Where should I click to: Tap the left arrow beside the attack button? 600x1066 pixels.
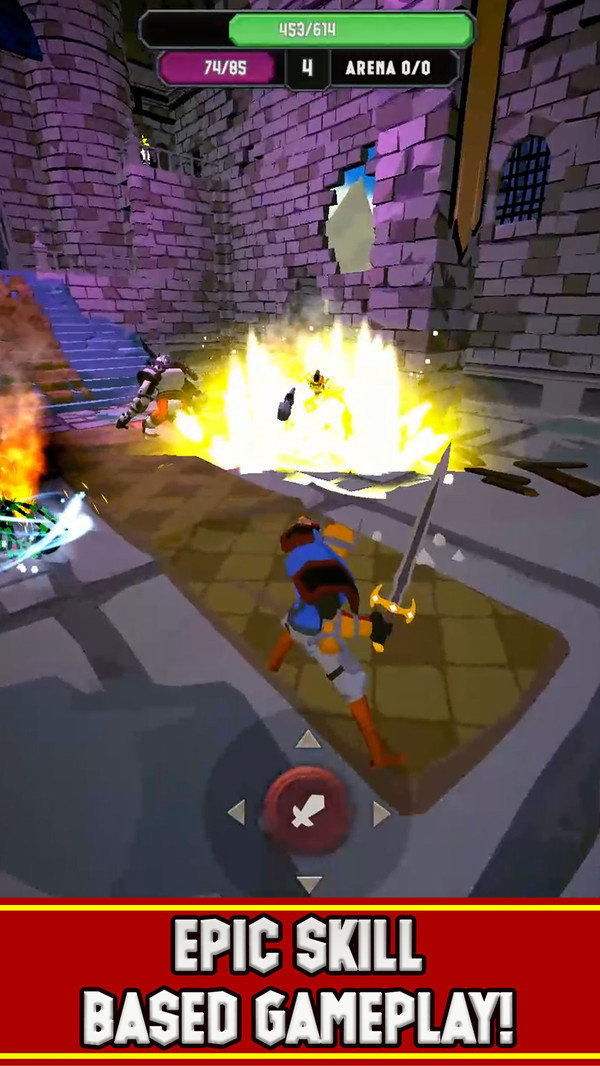point(237,812)
